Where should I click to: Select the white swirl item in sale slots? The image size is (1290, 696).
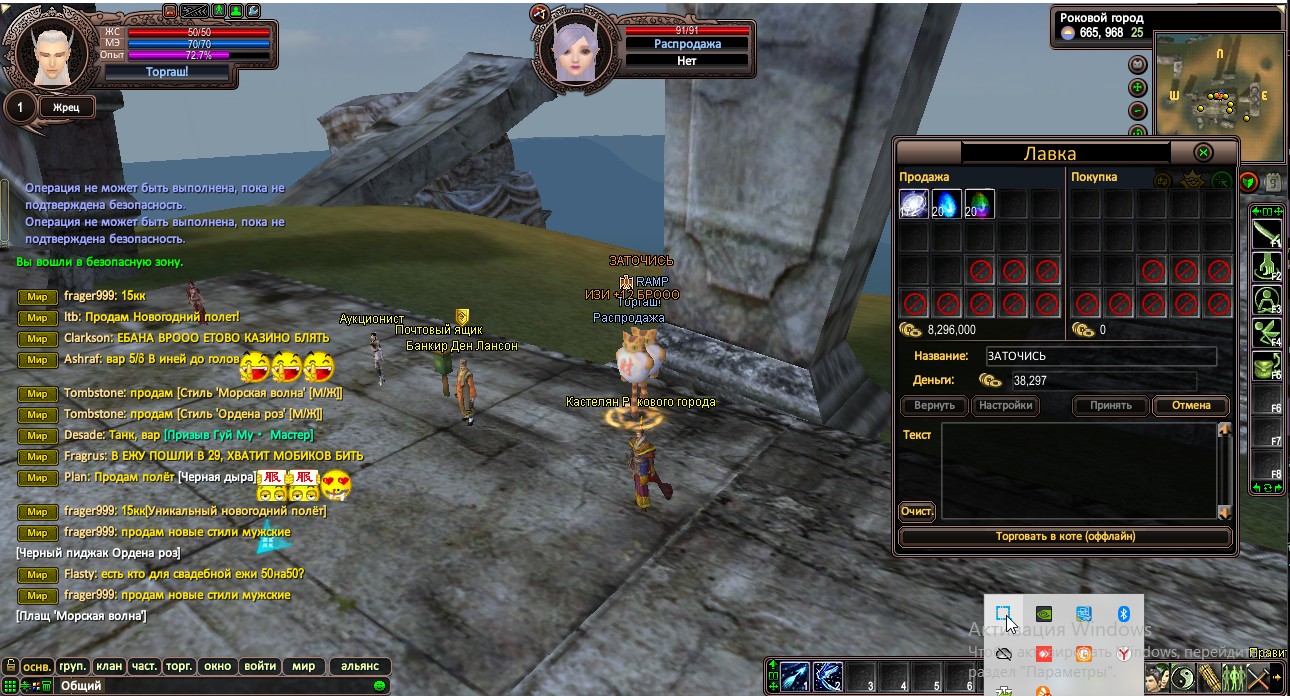click(914, 205)
